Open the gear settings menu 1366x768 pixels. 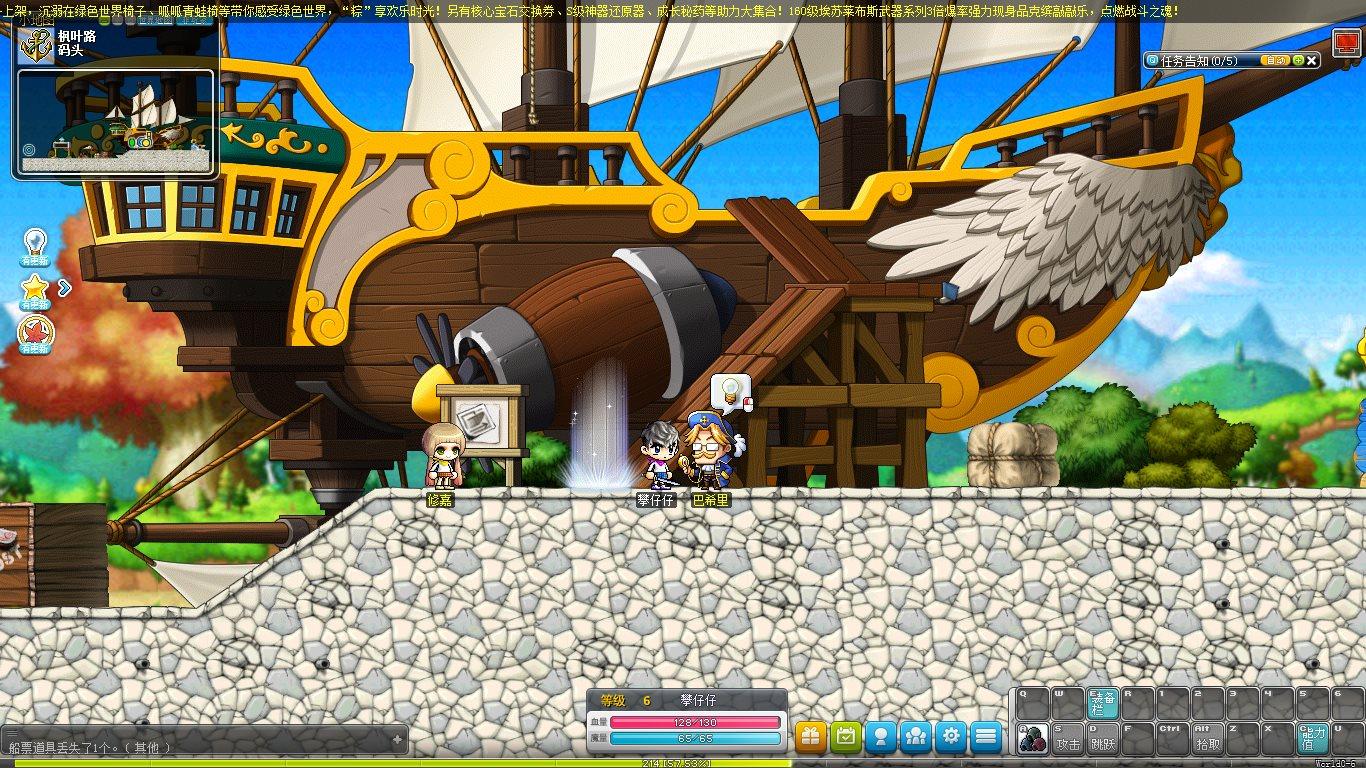[x=951, y=737]
